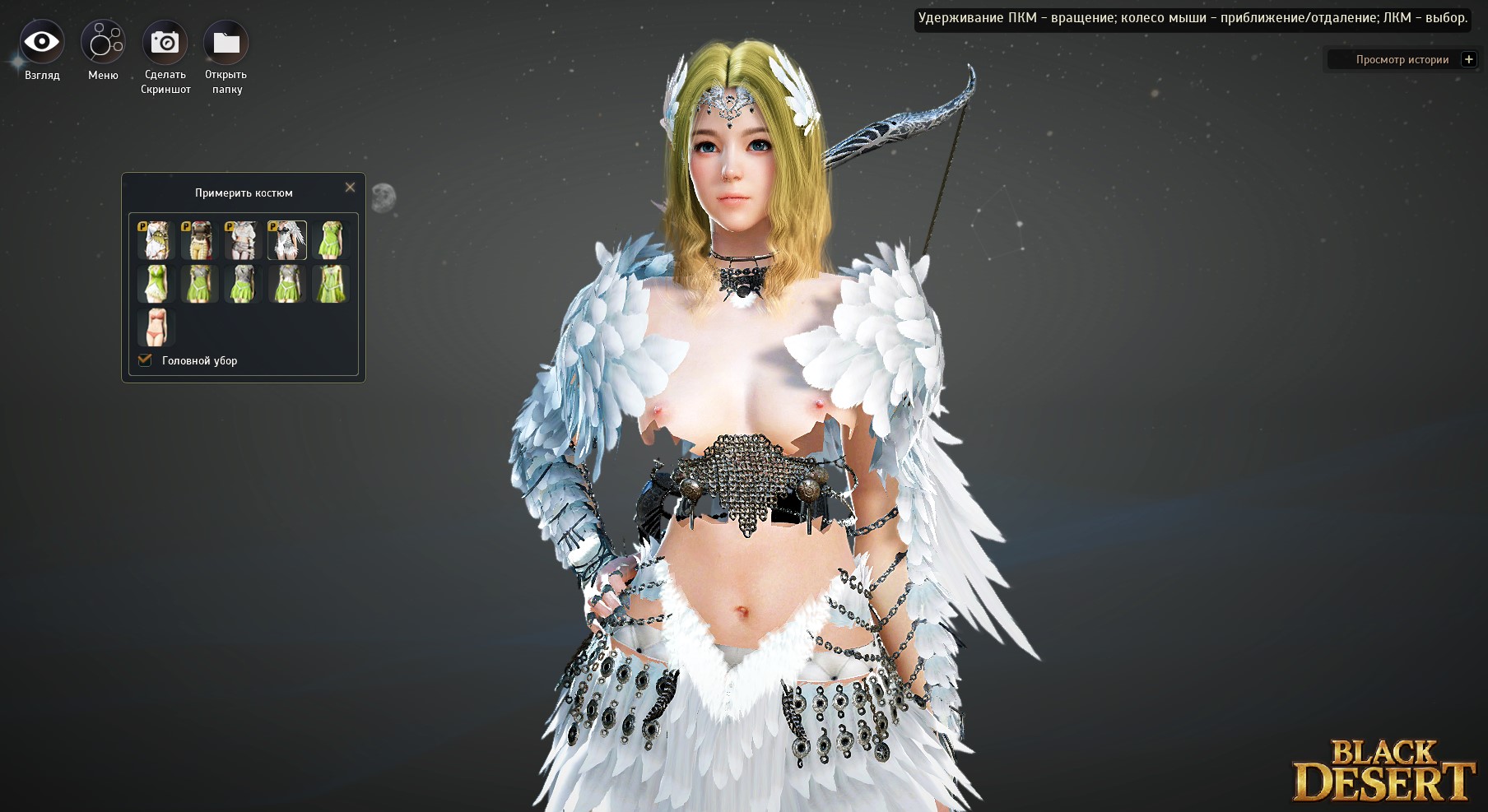Open the Меню bubbles button
1488x812 pixels.
pyautogui.click(x=103, y=43)
